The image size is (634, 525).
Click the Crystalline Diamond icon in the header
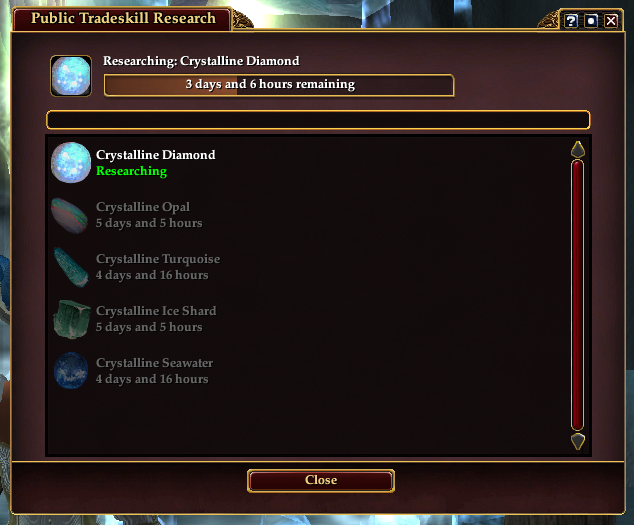coord(71,77)
